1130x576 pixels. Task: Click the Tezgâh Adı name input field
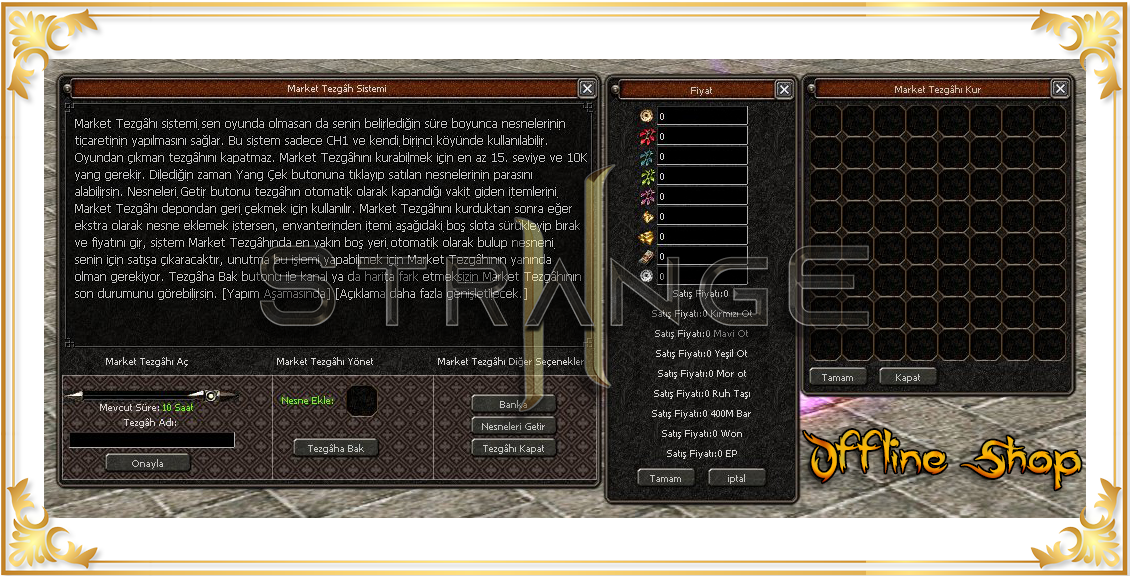[x=152, y=440]
